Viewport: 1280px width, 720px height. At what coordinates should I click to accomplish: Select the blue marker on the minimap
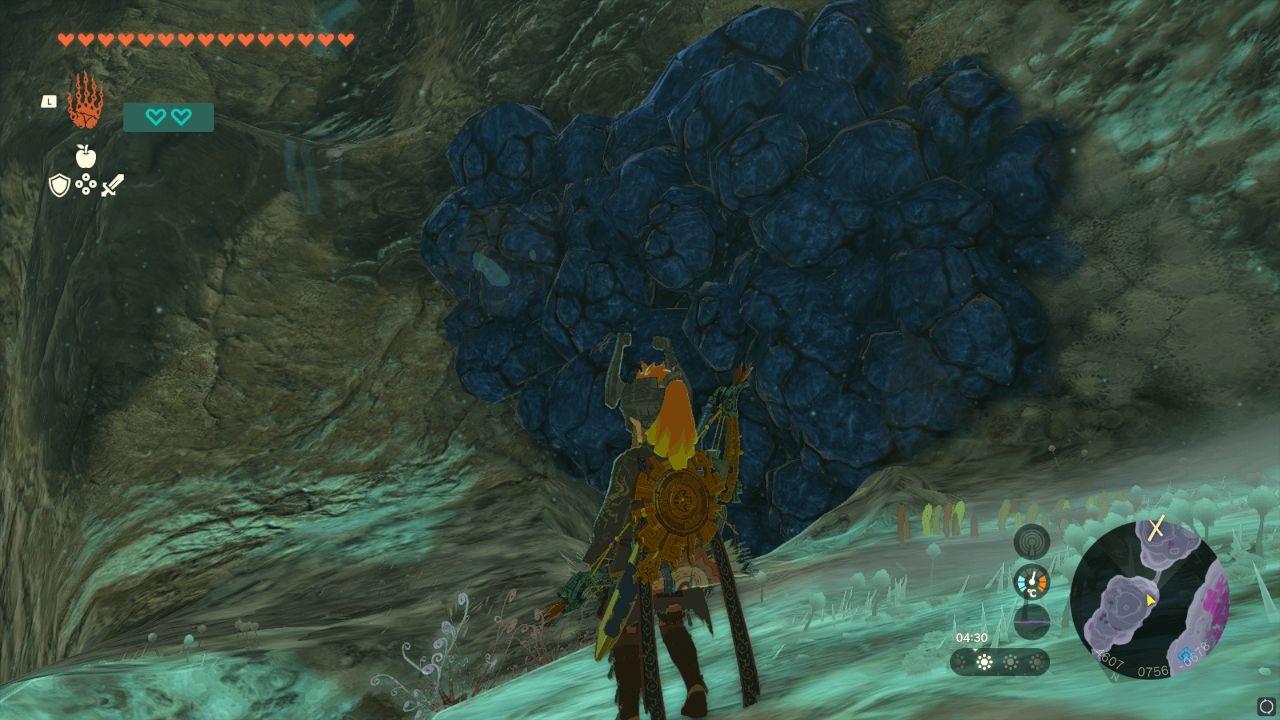[x=1186, y=656]
